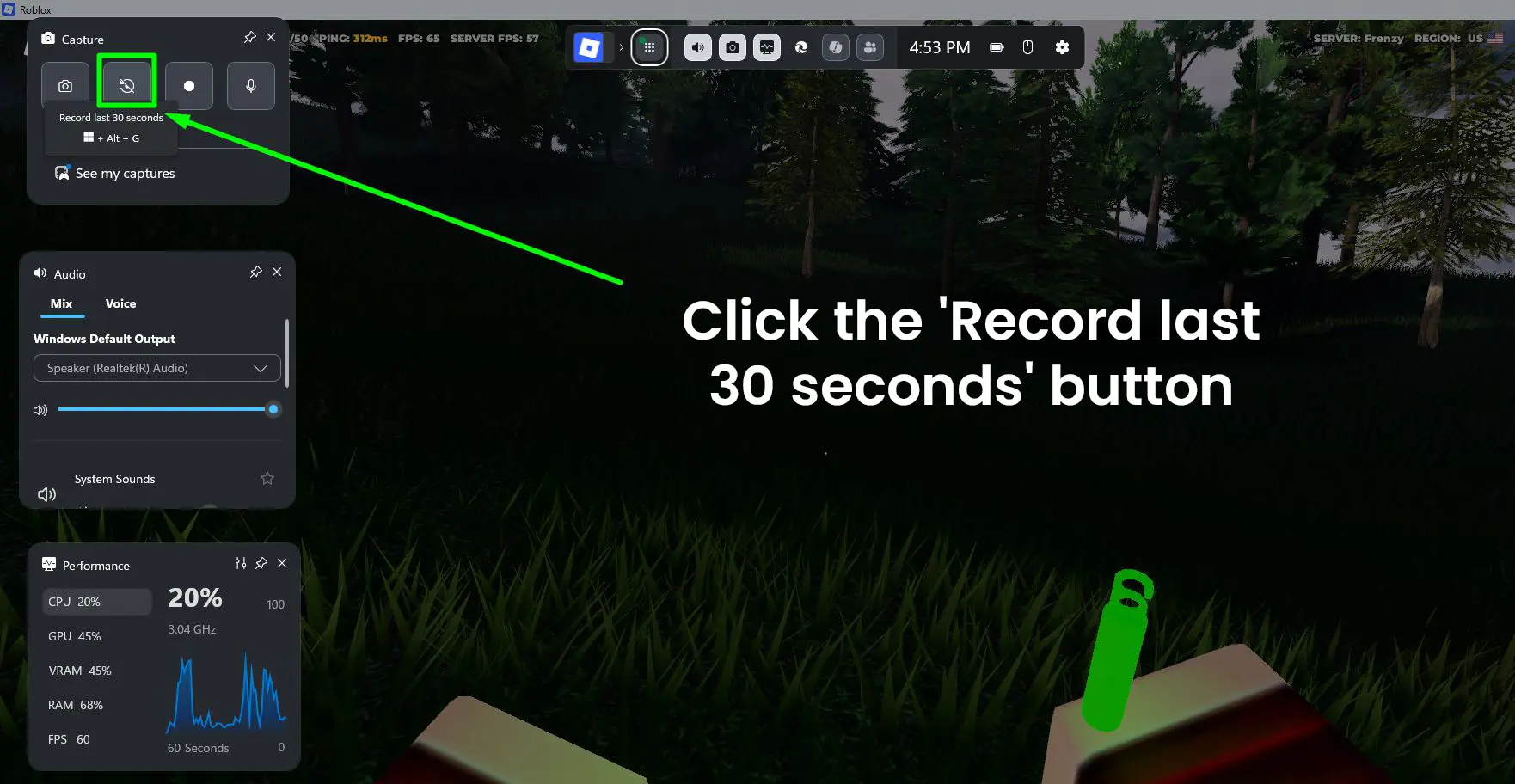Start recording with the record dot button

pyautogui.click(x=188, y=85)
